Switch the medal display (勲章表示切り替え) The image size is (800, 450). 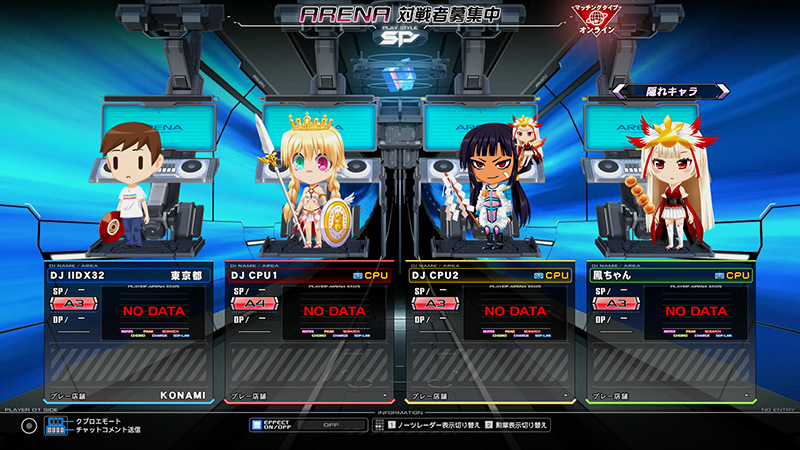(516, 425)
